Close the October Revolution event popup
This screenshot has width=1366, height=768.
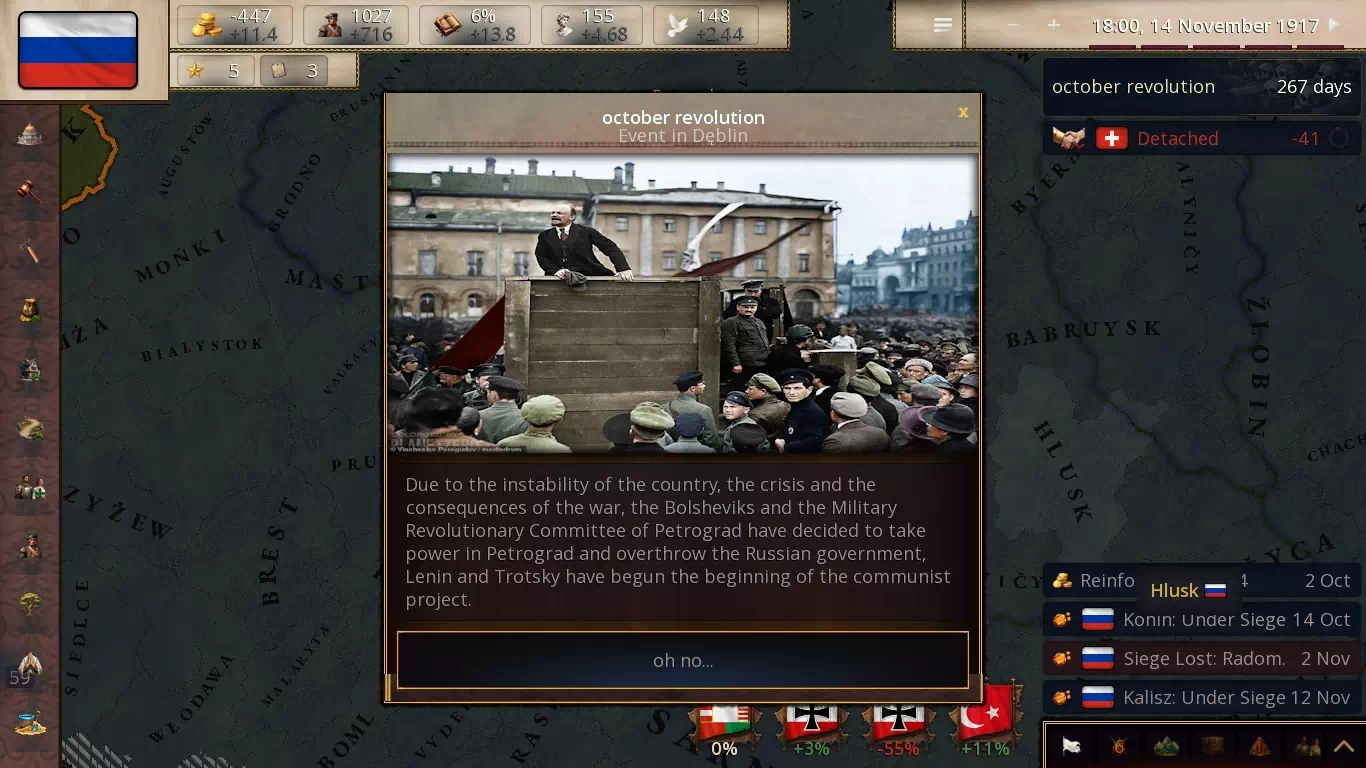pyautogui.click(x=963, y=113)
